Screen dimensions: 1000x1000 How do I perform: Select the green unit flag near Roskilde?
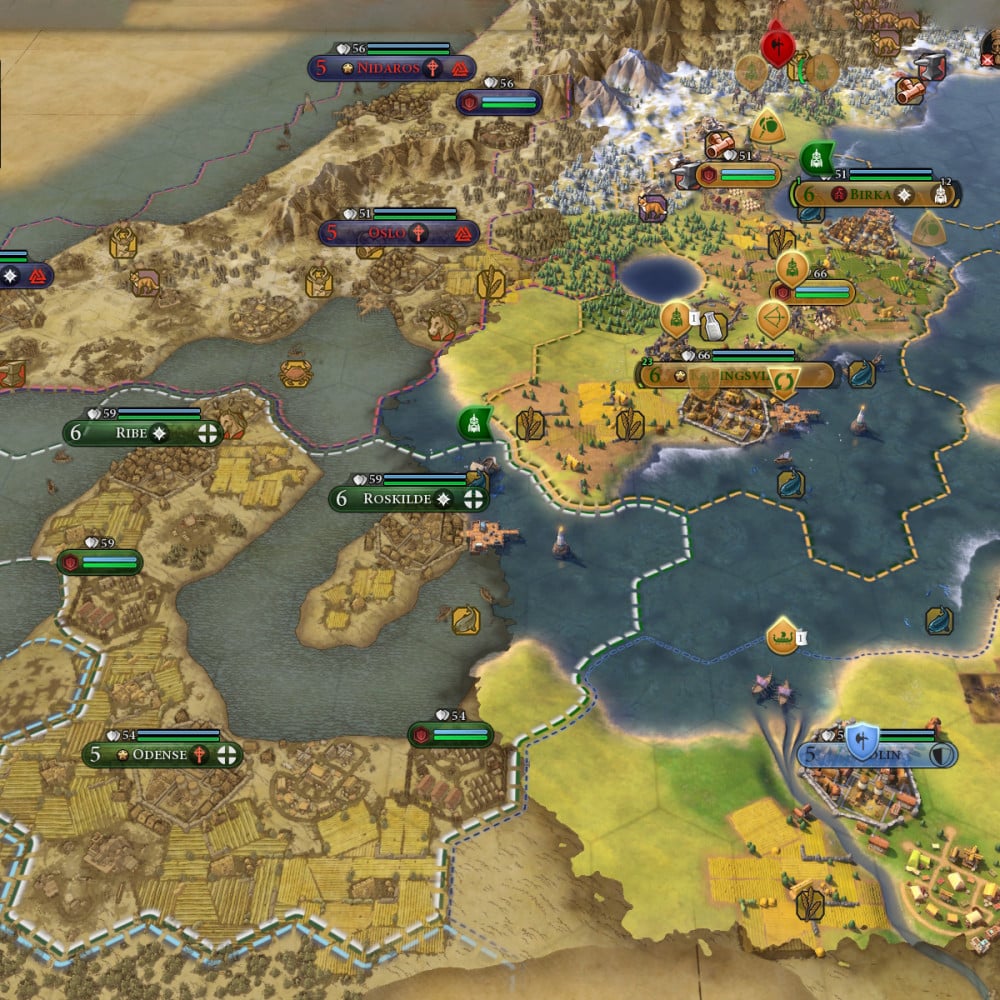coord(475,423)
